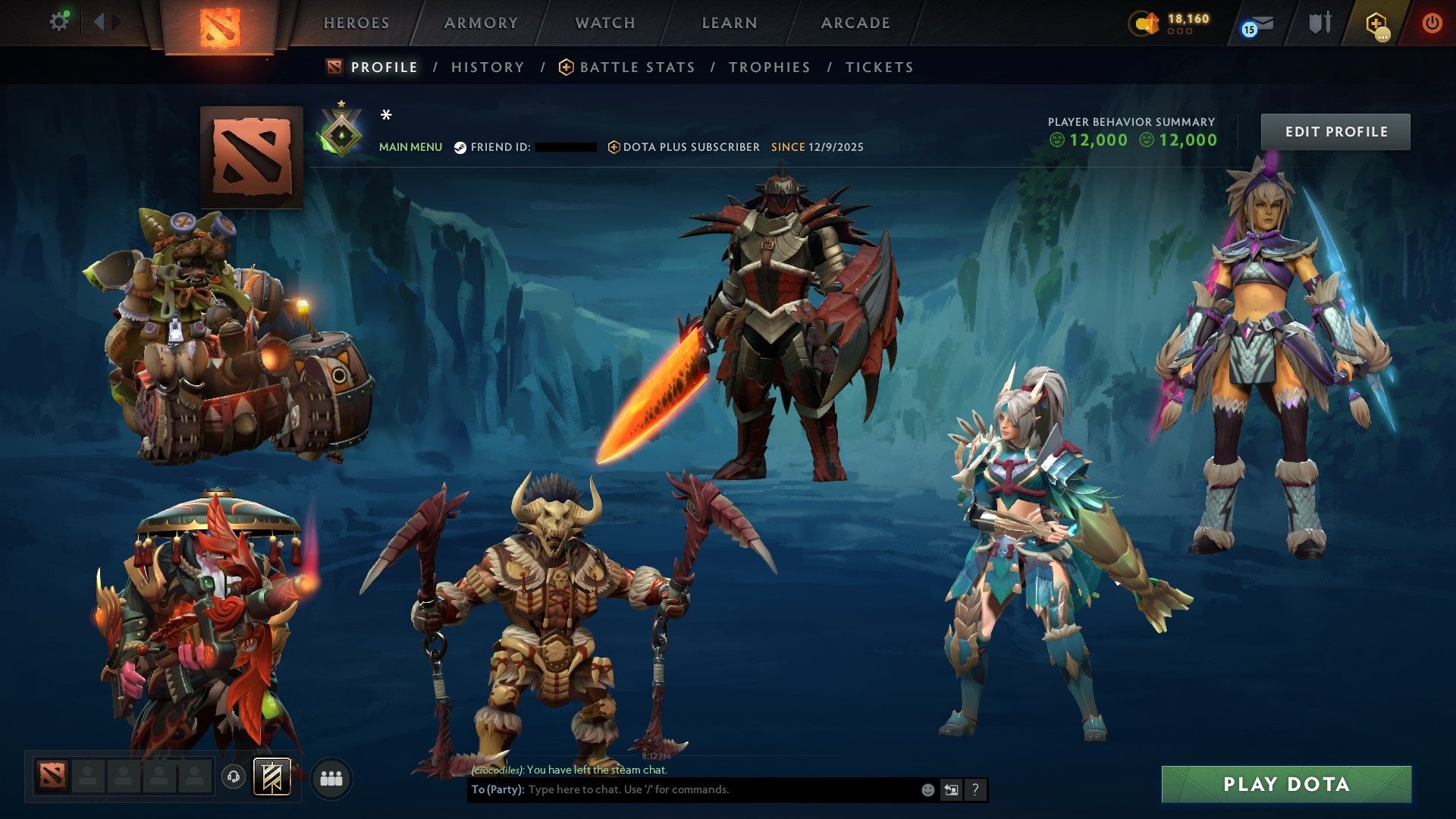The image size is (1456, 819).
Task: Open the settings gear
Action: [59, 20]
